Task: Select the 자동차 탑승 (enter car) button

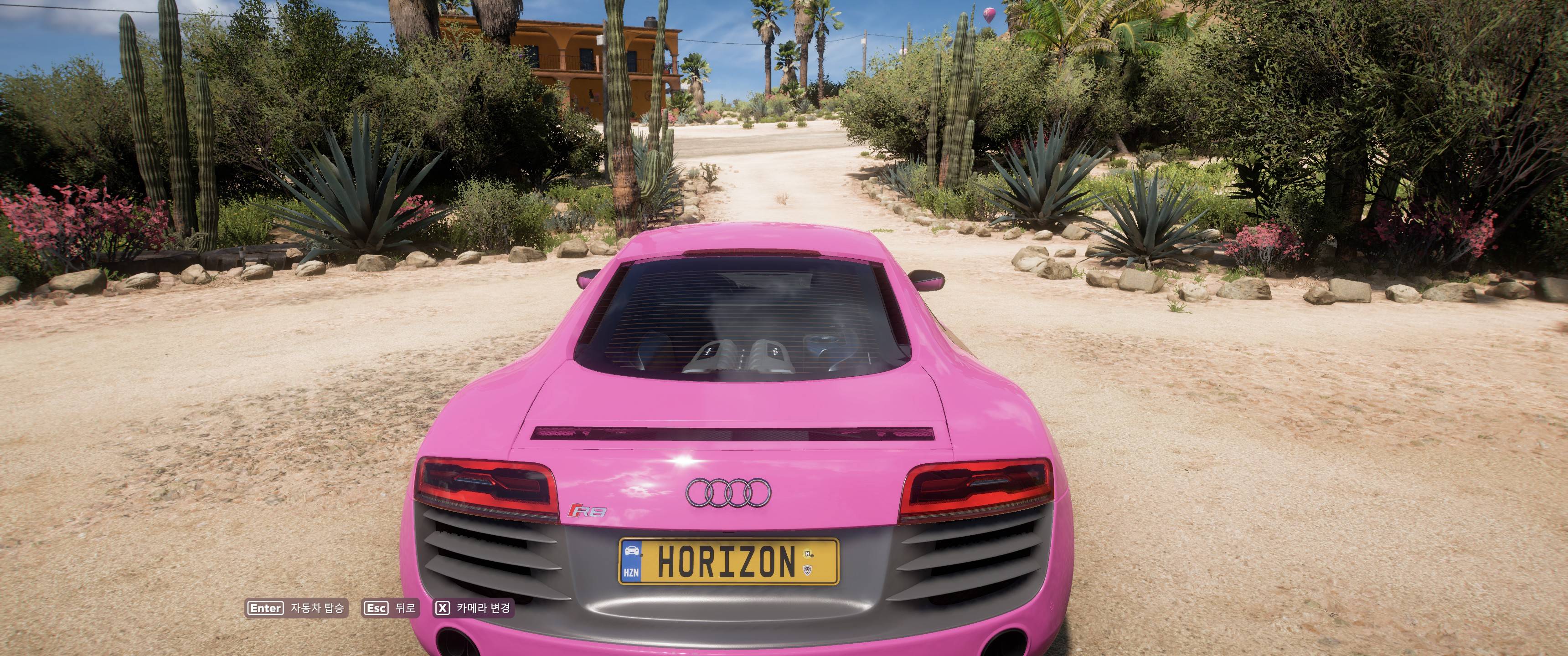Action: click(296, 608)
